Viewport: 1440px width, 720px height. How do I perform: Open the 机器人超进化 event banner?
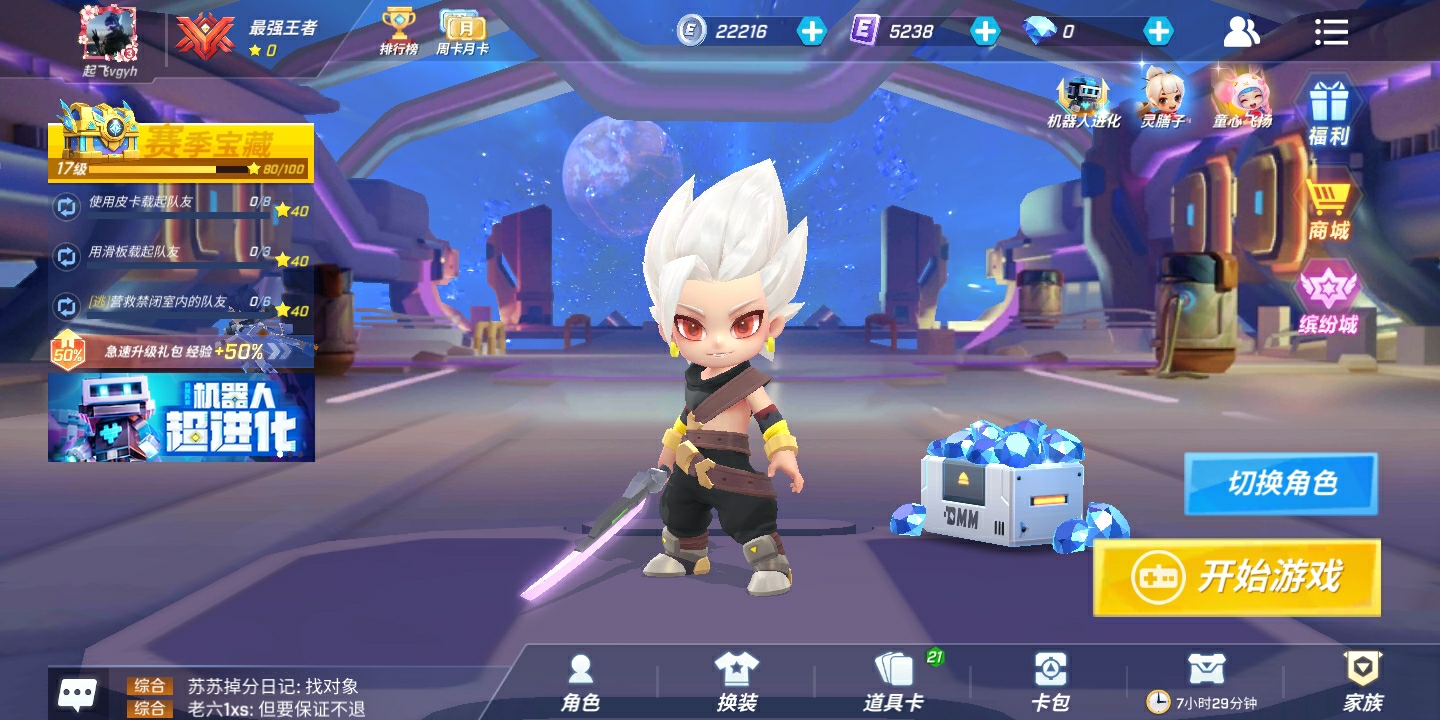pyautogui.click(x=181, y=417)
